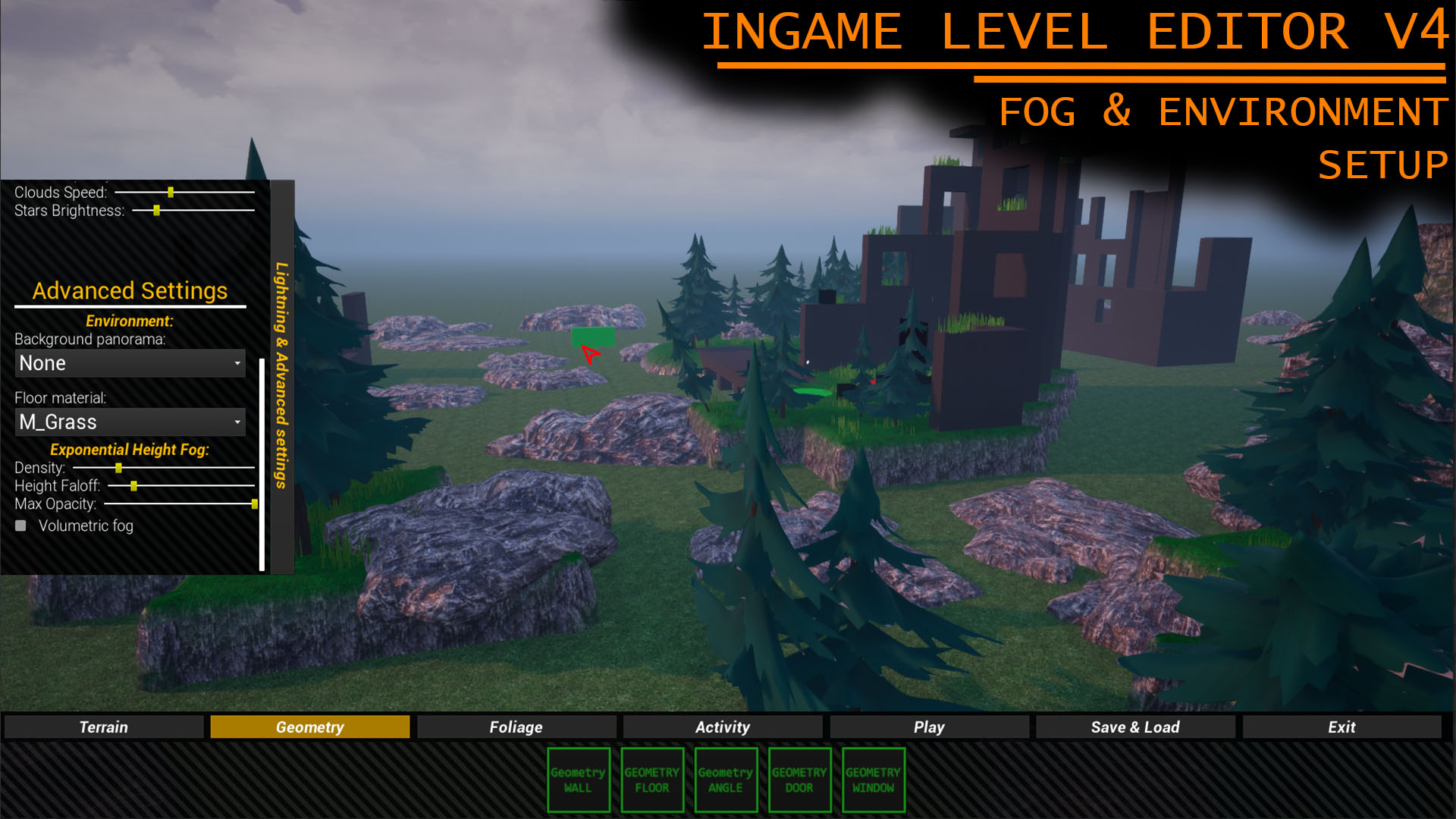Select the Geometry Floor tool
The height and width of the screenshot is (819, 1456).
652,780
